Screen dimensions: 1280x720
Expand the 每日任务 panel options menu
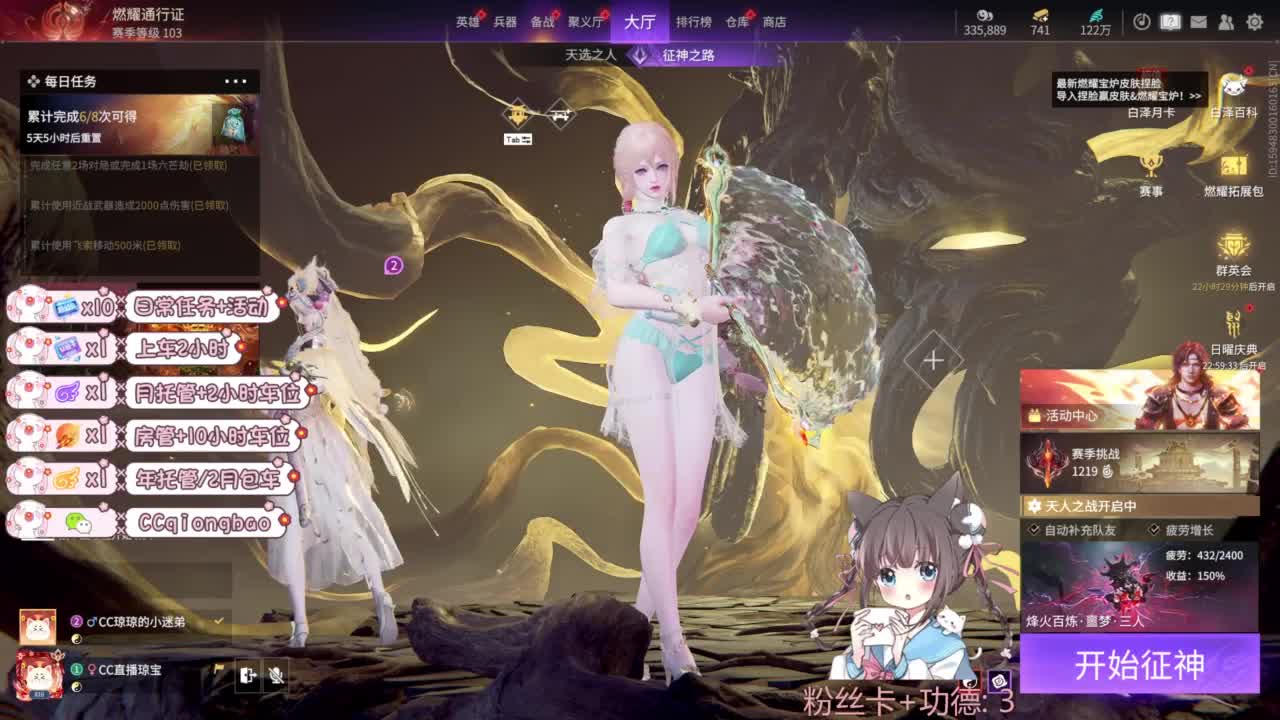235,81
